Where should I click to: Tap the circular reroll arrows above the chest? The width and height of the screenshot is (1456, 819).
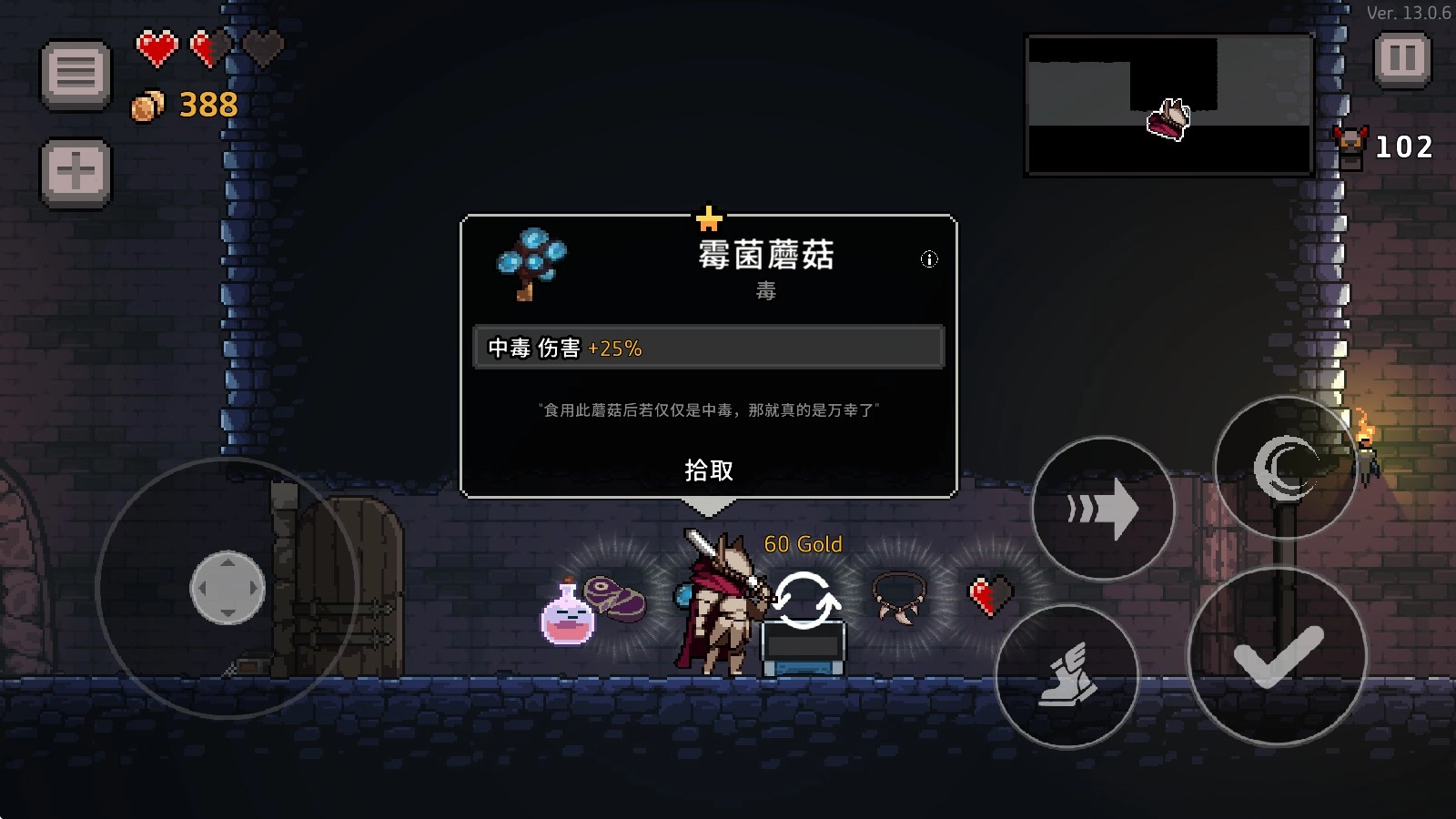(x=806, y=601)
